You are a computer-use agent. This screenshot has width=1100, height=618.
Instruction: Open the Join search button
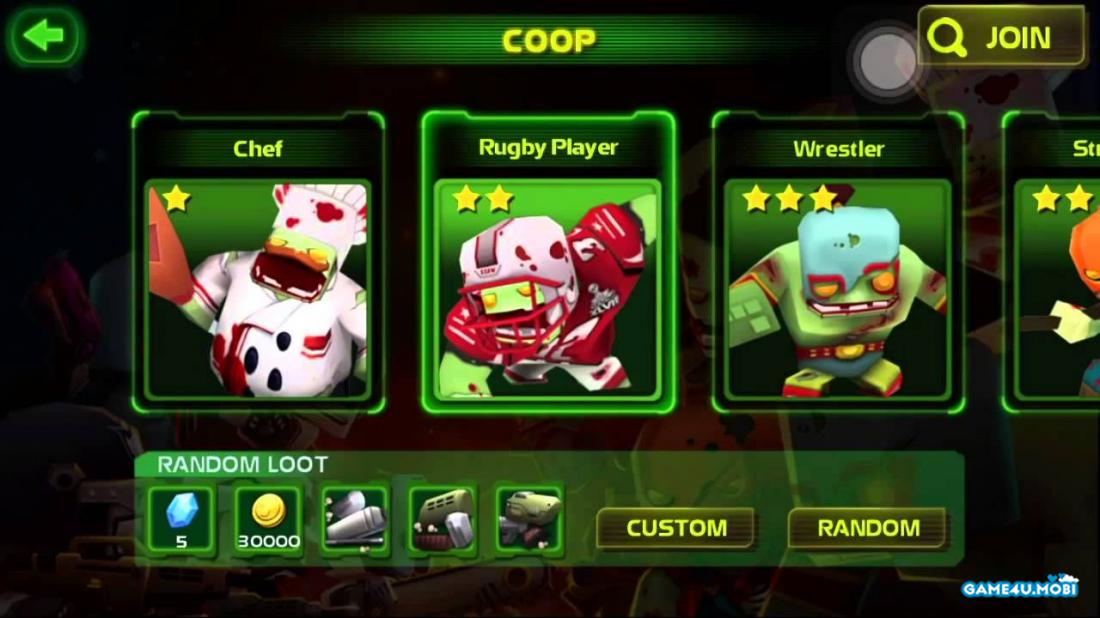coord(1001,38)
